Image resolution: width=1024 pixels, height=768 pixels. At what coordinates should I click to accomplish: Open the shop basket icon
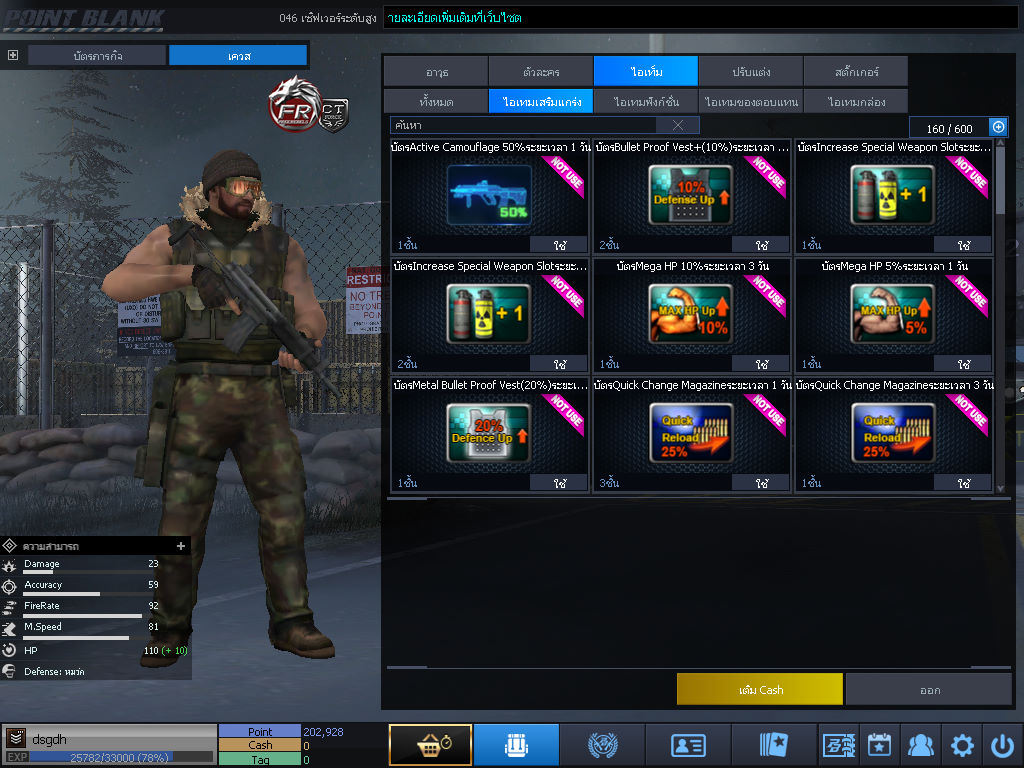click(x=430, y=745)
